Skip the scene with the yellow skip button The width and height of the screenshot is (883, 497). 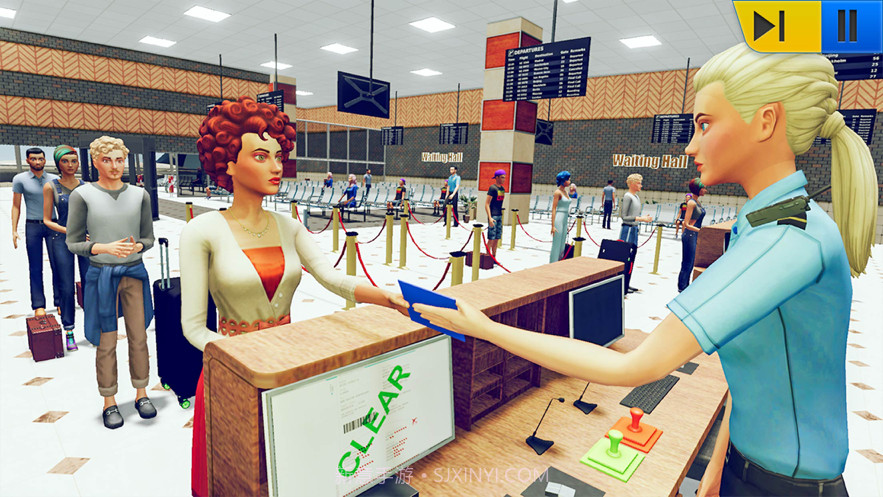tap(772, 26)
